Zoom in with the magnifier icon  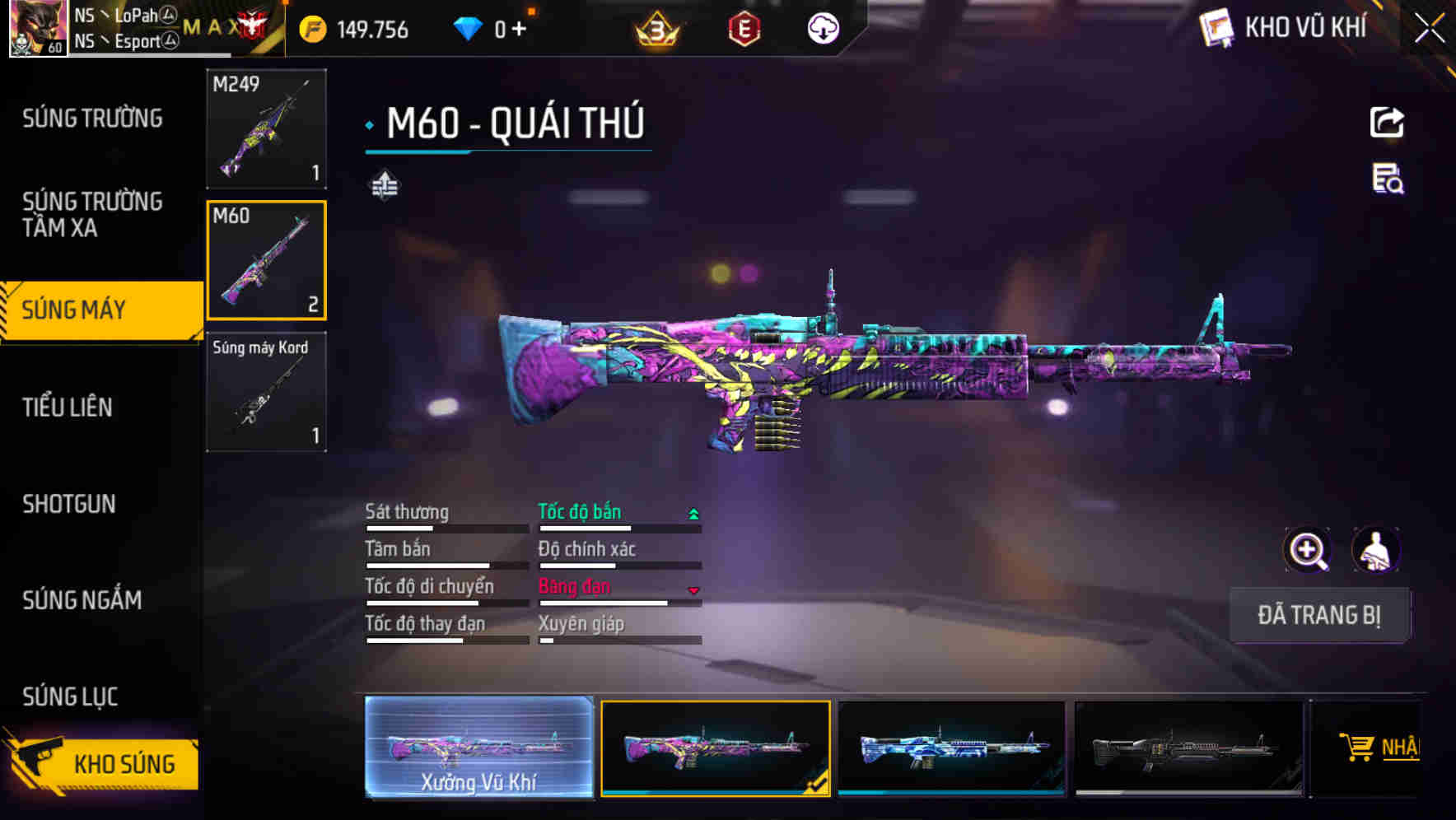pos(1308,550)
